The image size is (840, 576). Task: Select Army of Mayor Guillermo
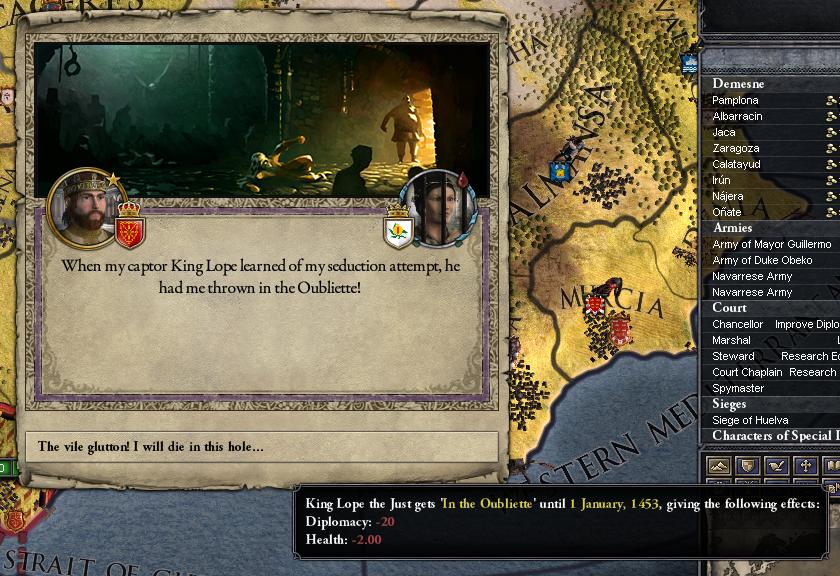click(771, 244)
